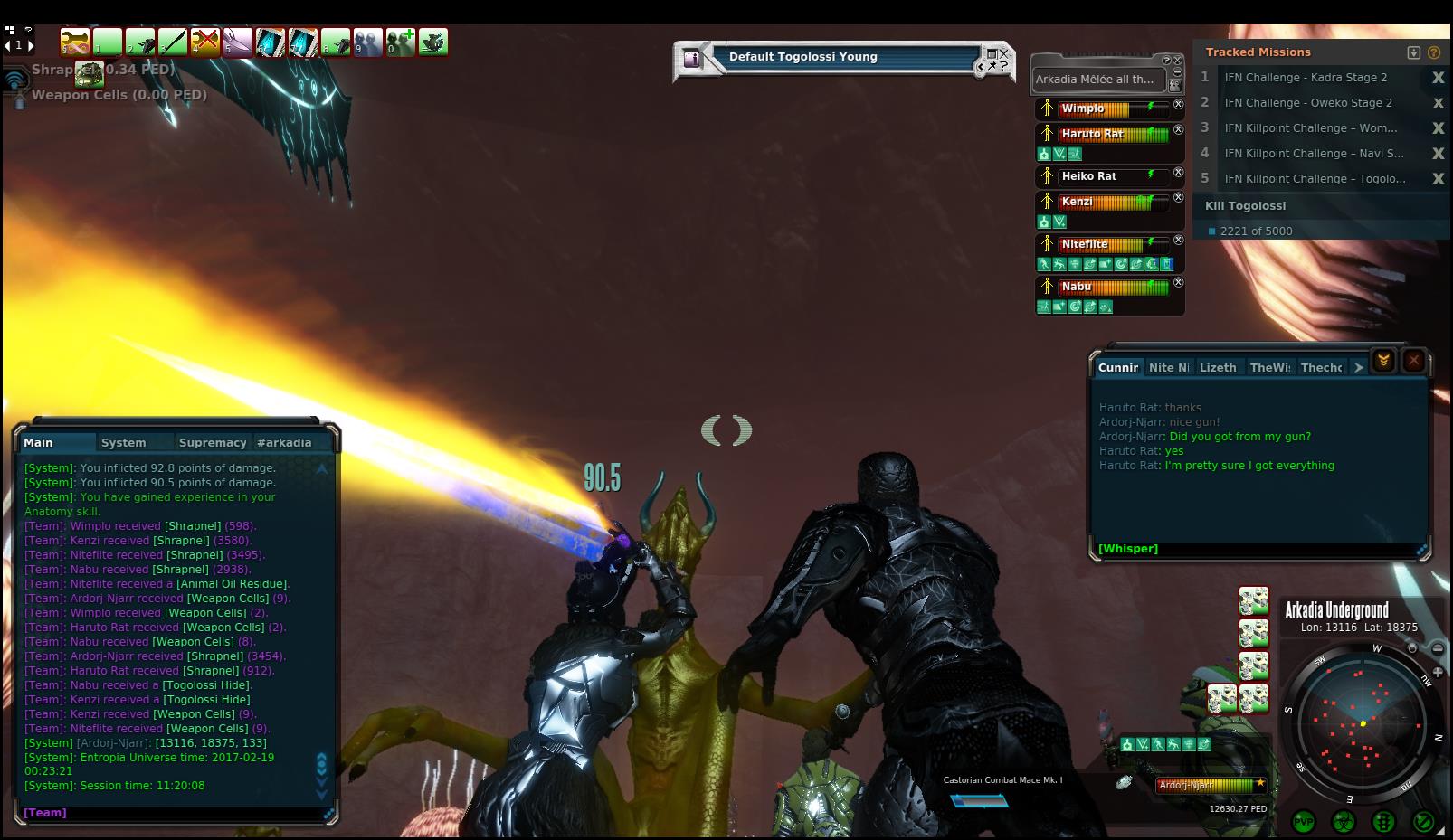This screenshot has width=1453, height=840.
Task: Untrack the IFN Challenge Kadra Stage 2 mission
Action: (1438, 78)
